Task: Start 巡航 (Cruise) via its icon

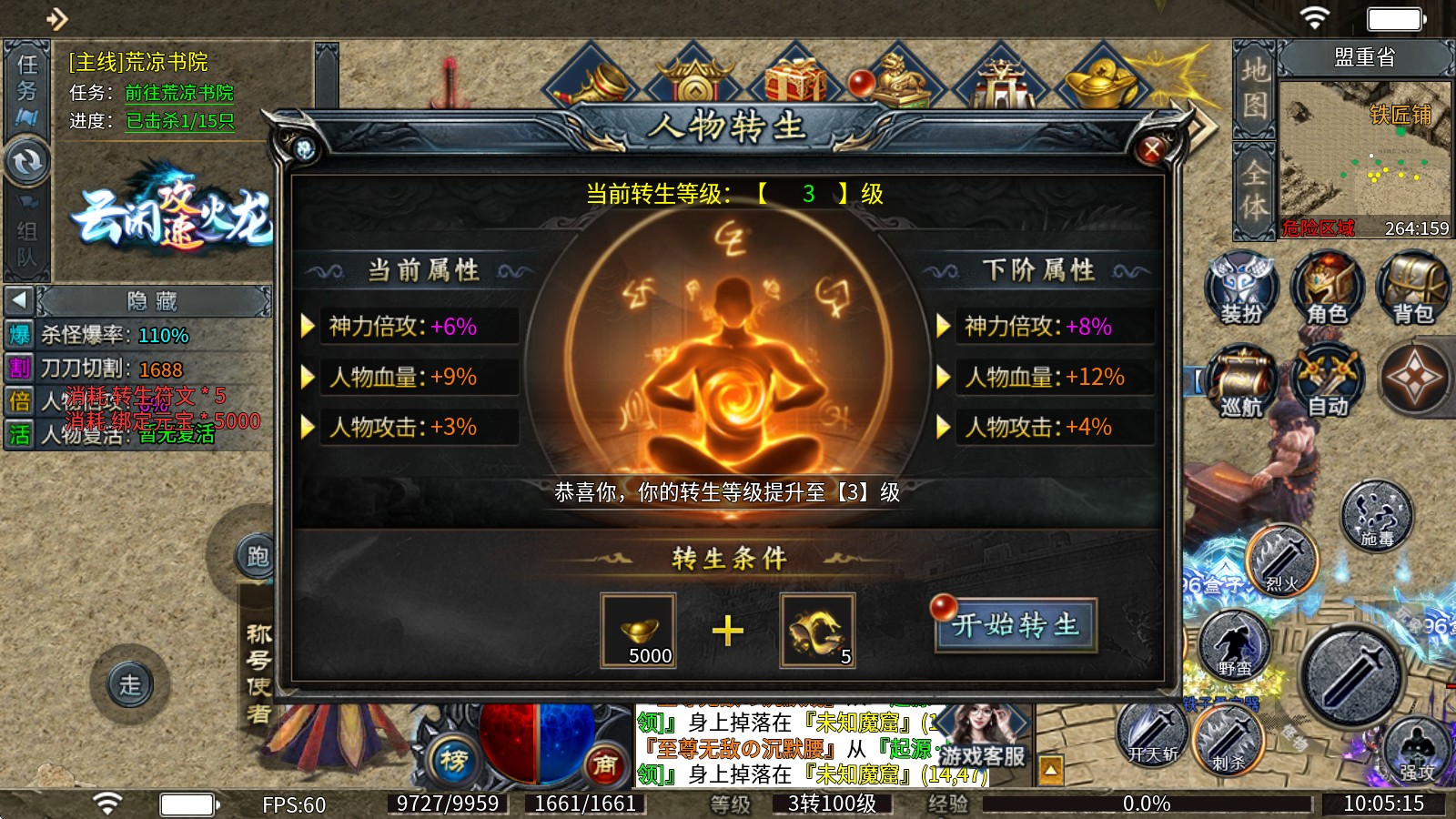Action: point(1240,380)
